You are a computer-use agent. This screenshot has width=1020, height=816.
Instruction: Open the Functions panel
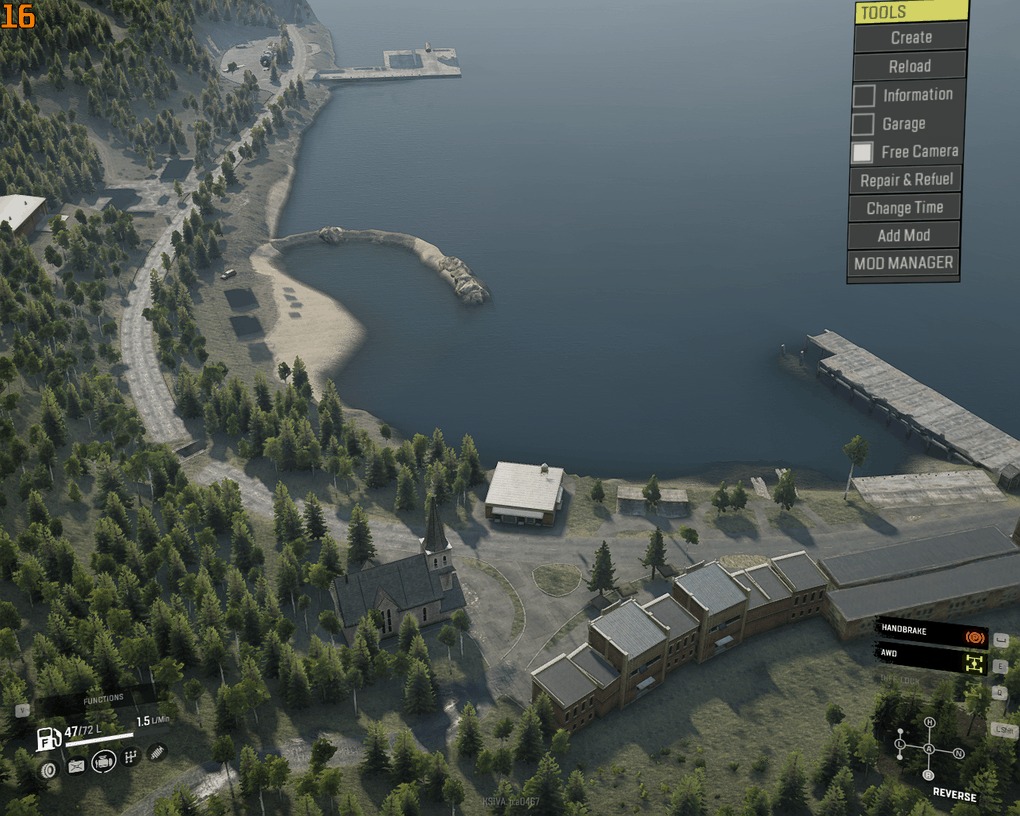point(104,698)
